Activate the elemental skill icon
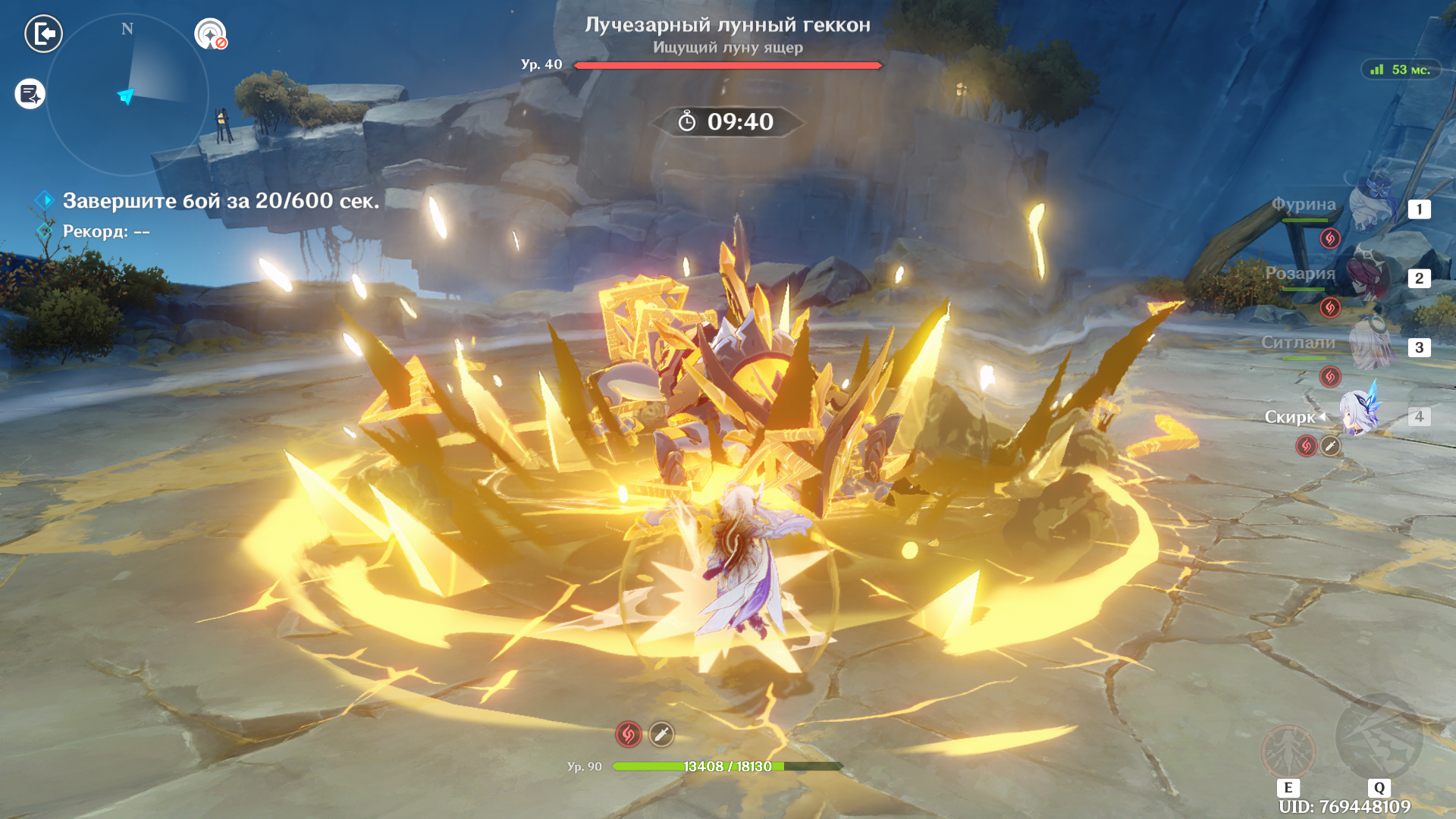 pos(1288,751)
